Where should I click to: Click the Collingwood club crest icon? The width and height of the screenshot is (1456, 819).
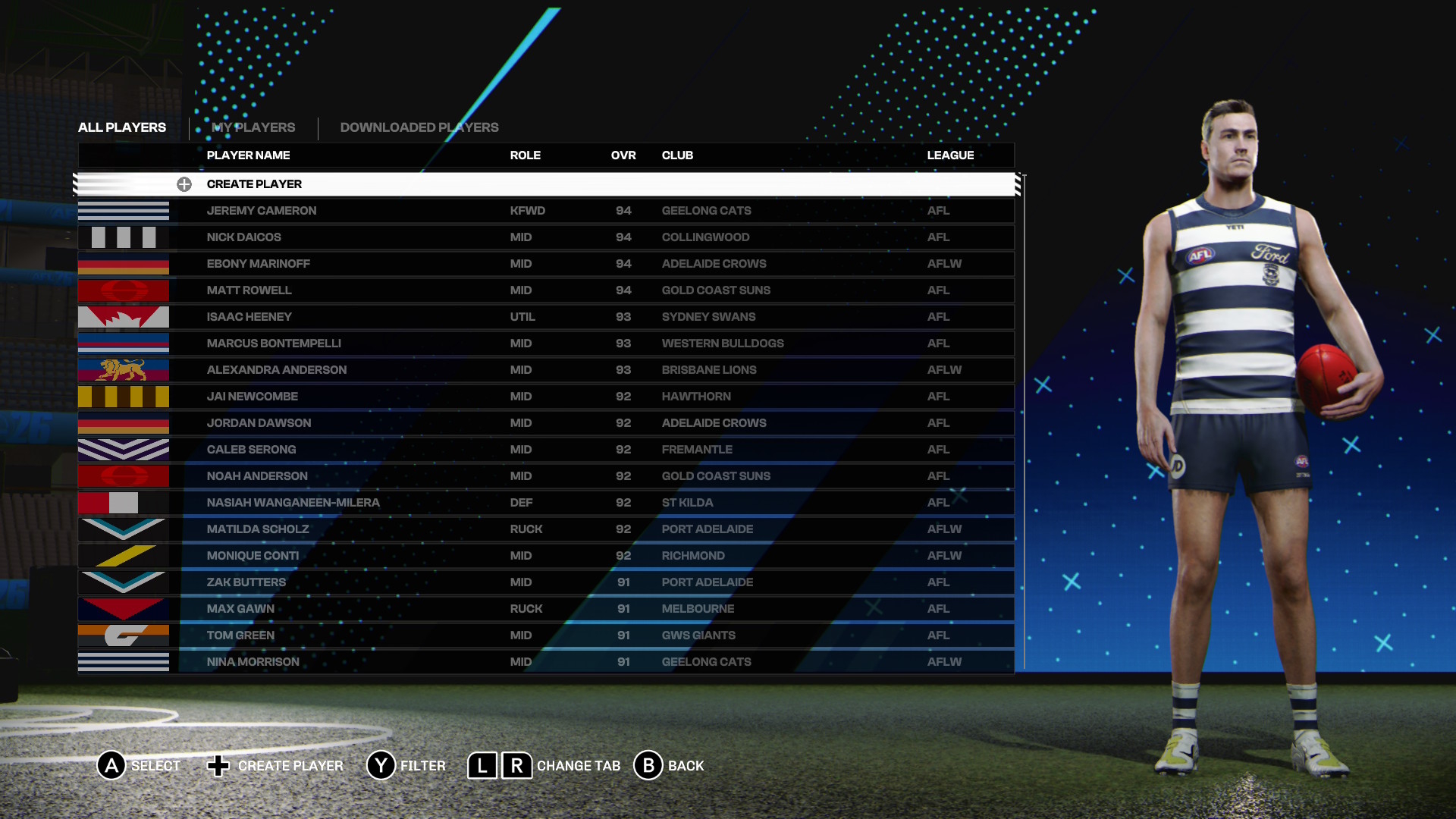tap(124, 237)
